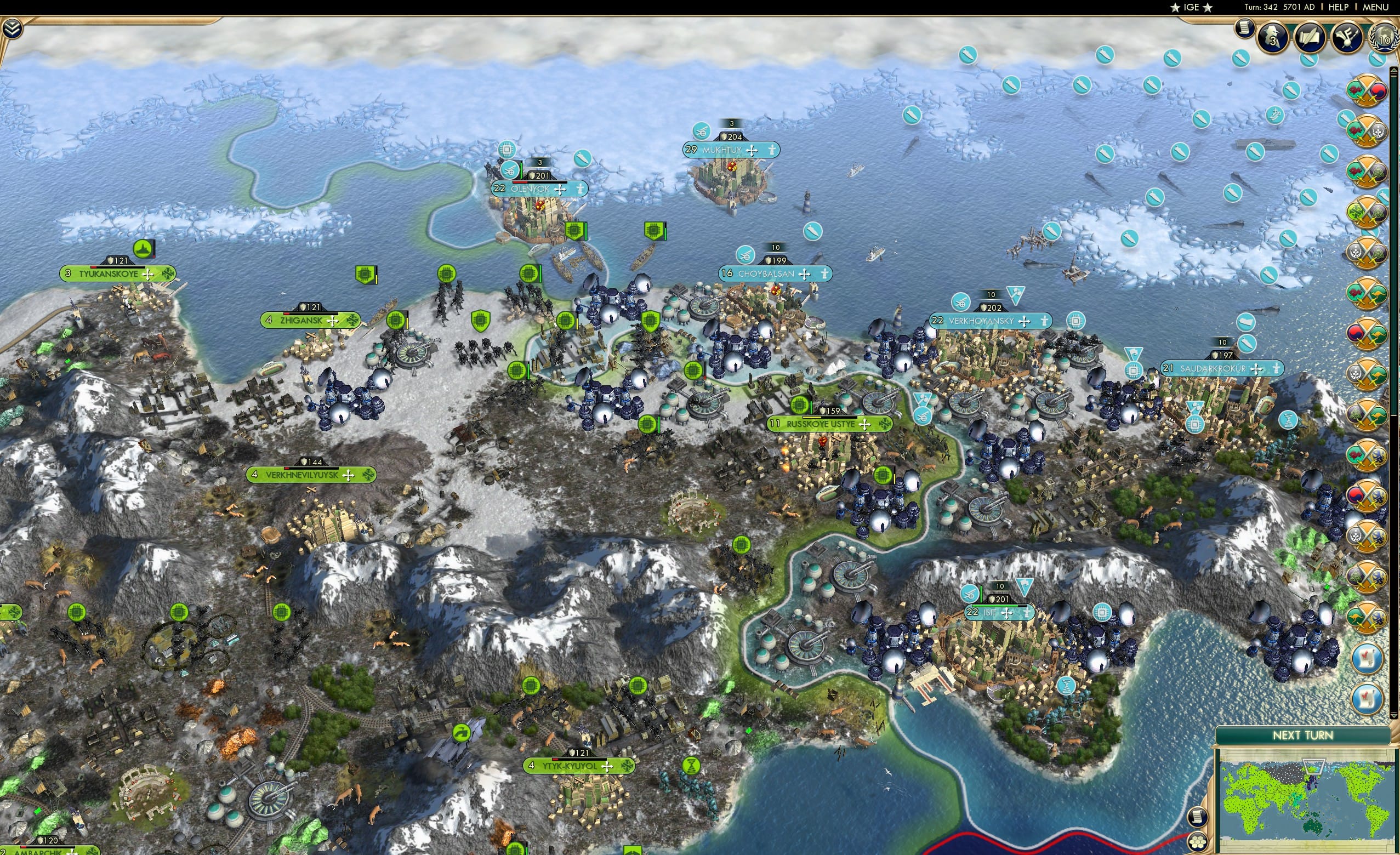Toggle strategic view with the hexagon icon
1400x855 pixels.
1198,842
